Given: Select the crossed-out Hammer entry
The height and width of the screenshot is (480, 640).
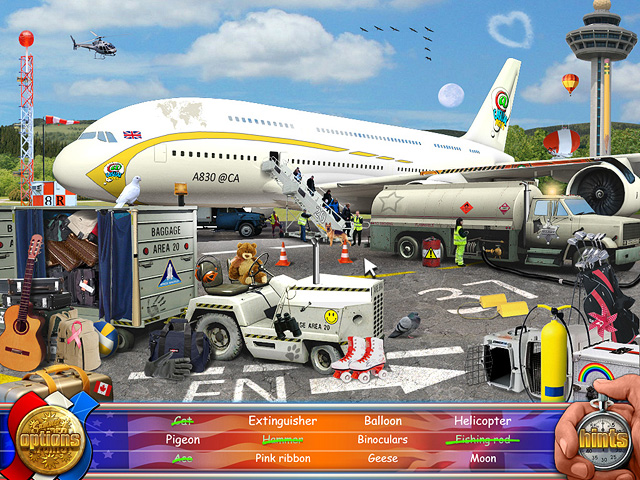Looking at the screenshot, I should pyautogui.click(x=282, y=440).
